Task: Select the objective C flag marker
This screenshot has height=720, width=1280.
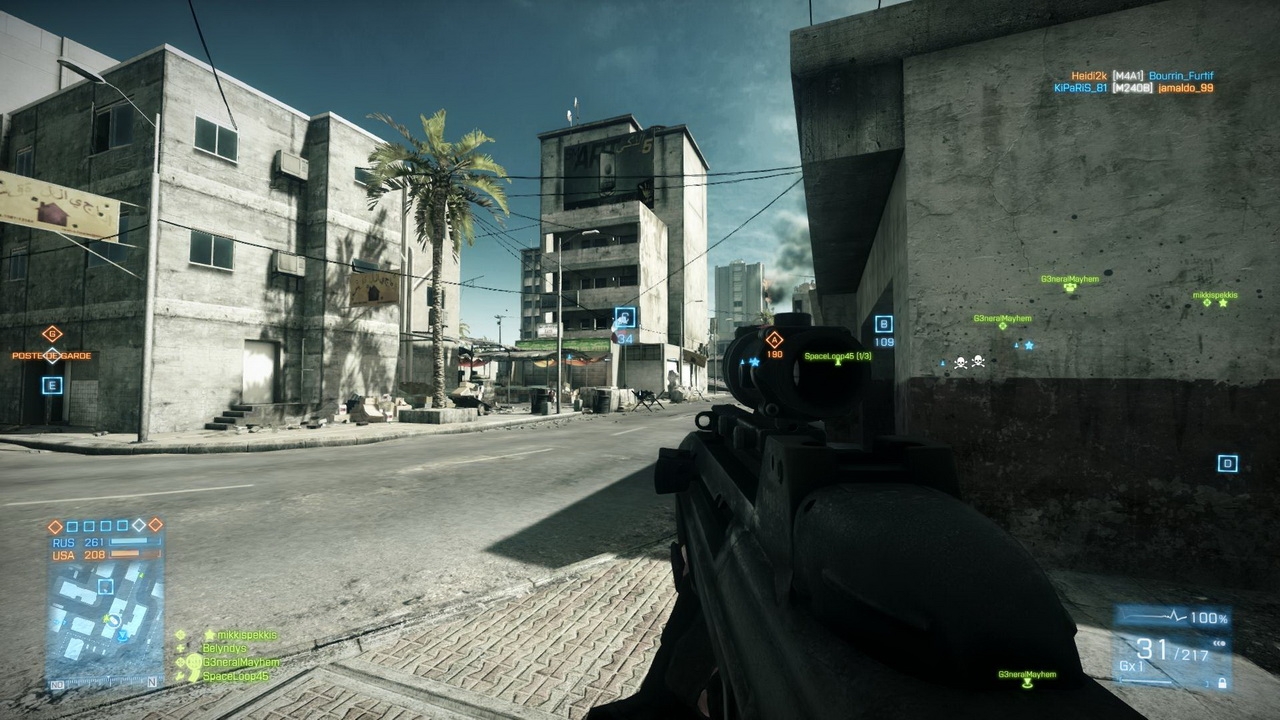Action: (x=625, y=318)
